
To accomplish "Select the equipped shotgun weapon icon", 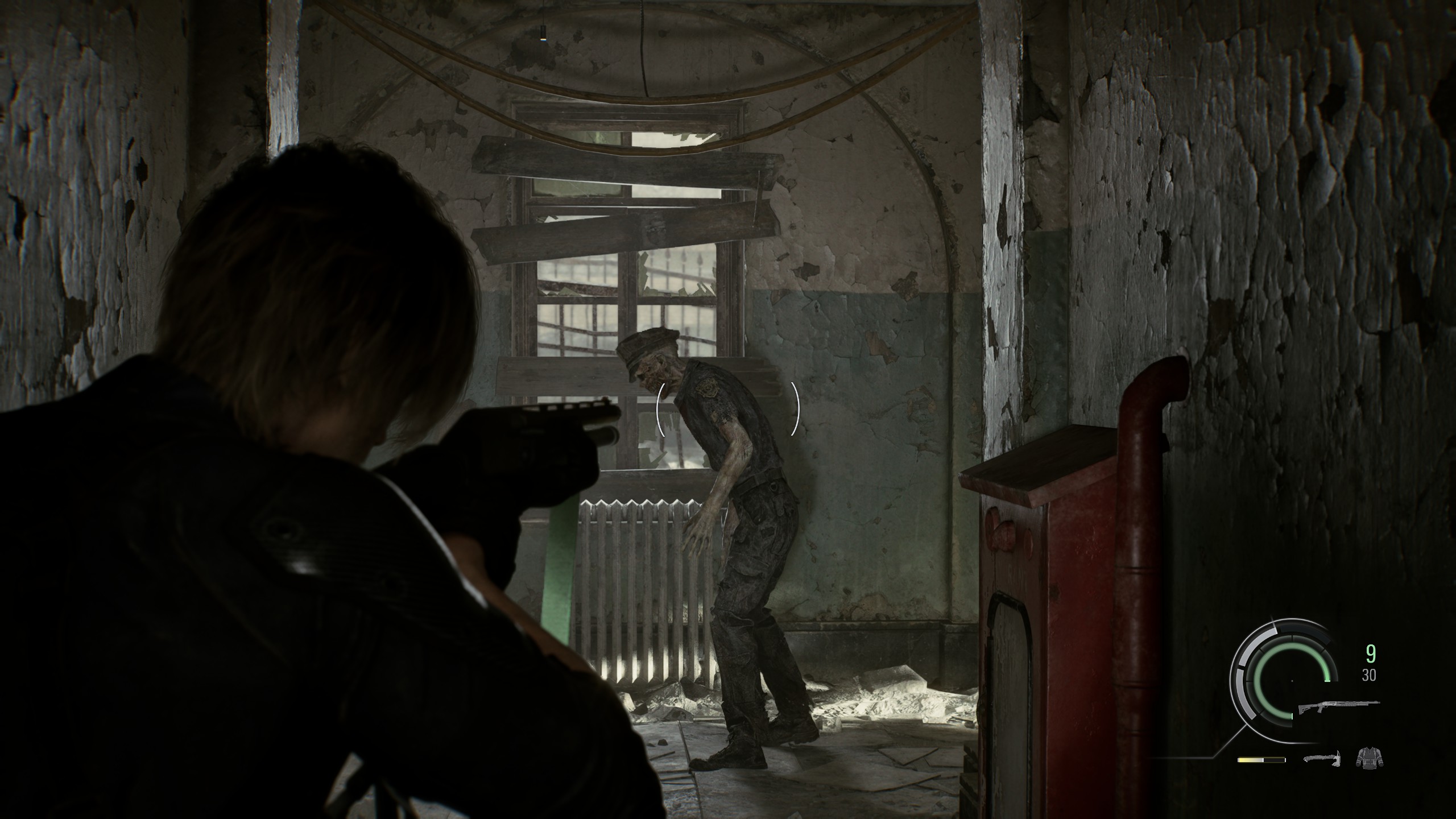I will click(x=1339, y=708).
